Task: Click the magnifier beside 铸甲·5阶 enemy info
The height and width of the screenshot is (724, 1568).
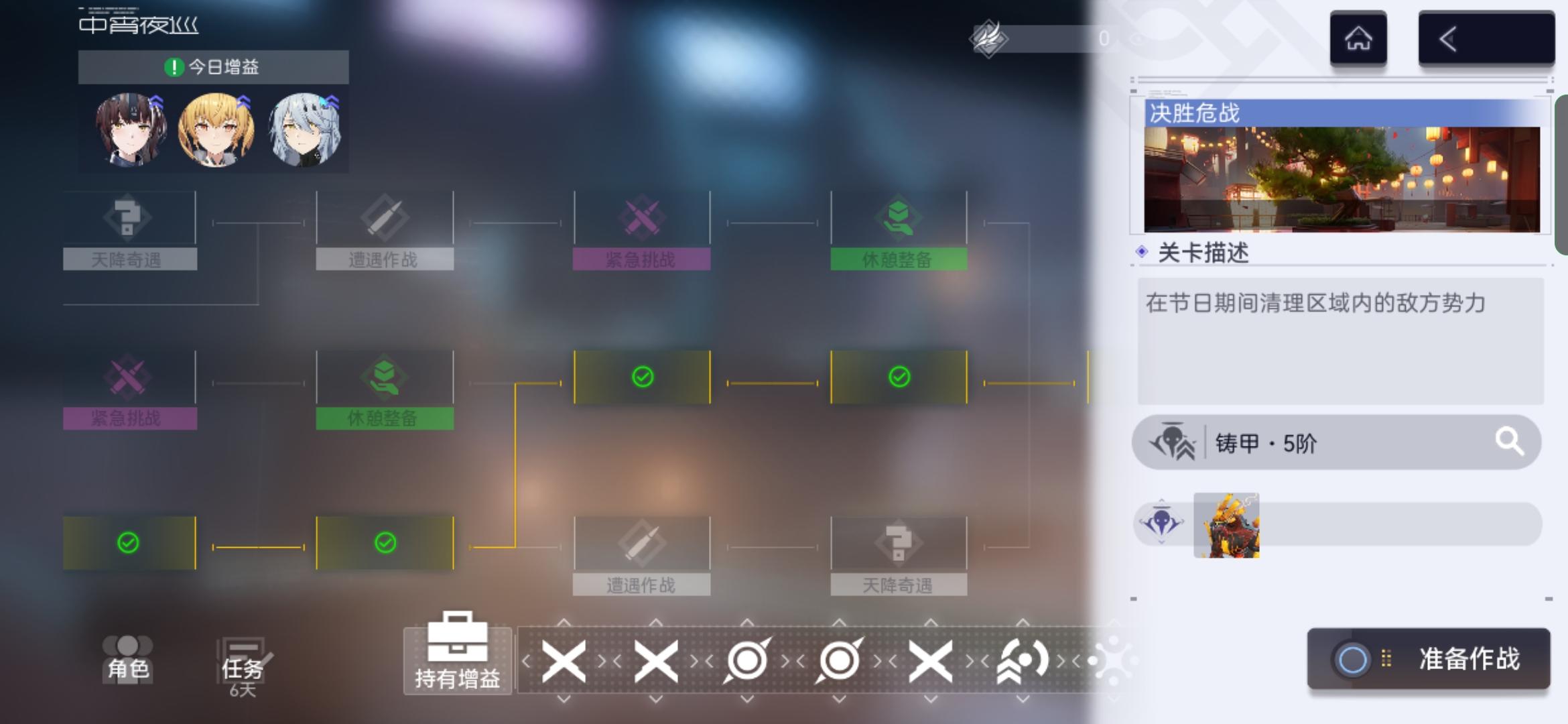Action: pos(1510,442)
